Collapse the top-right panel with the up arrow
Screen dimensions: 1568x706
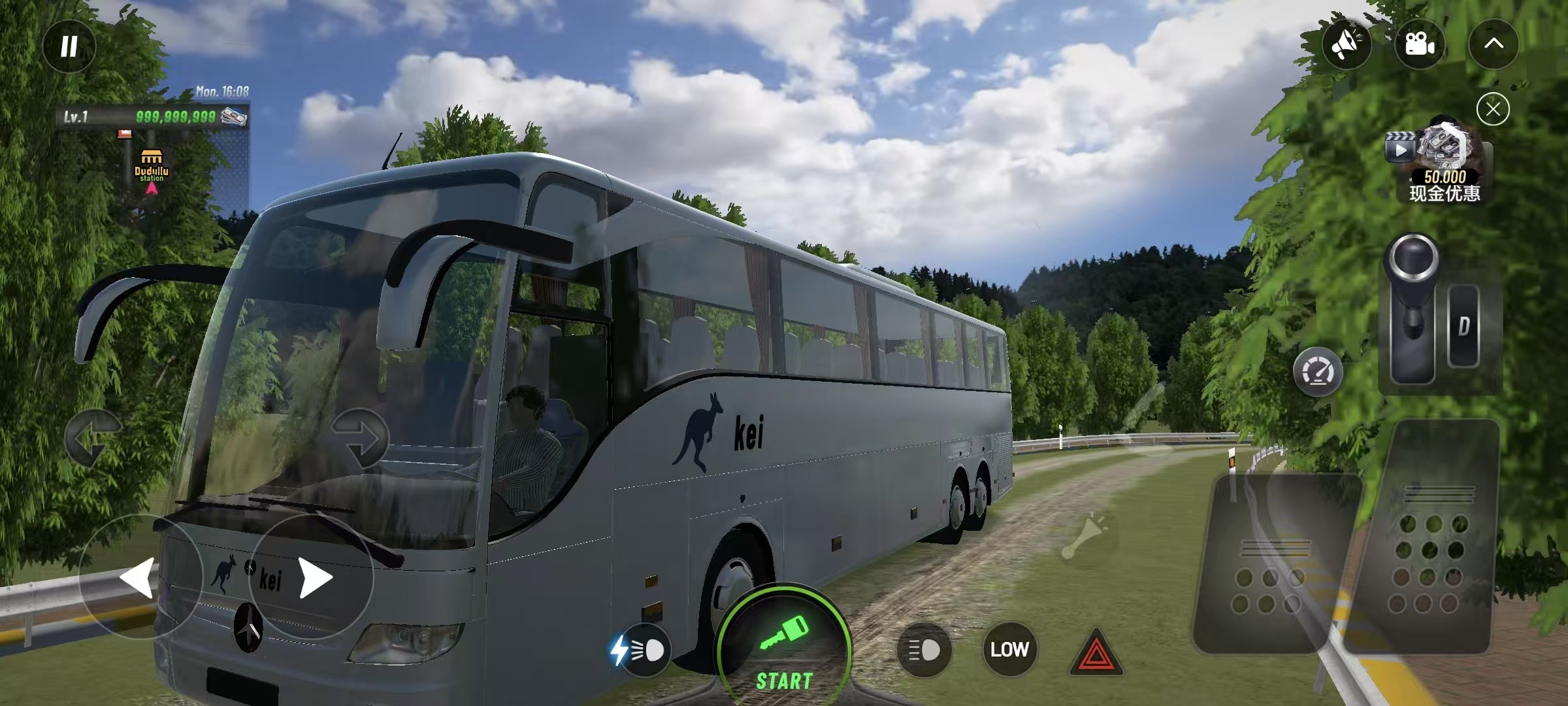coord(1494,44)
